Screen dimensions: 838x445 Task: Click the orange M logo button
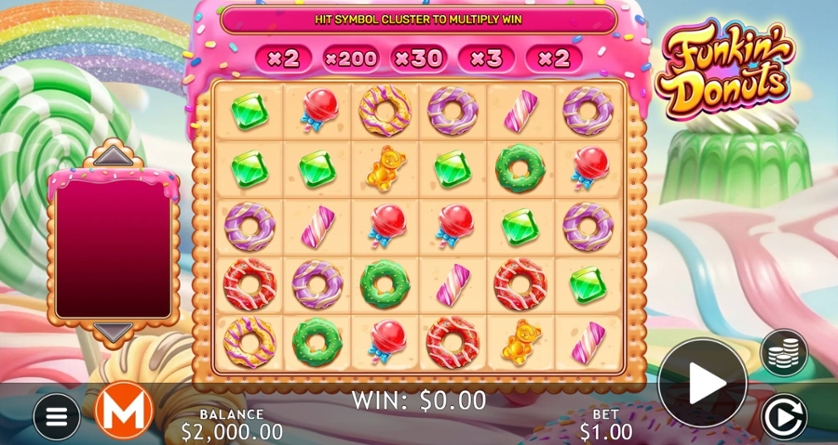point(122,410)
